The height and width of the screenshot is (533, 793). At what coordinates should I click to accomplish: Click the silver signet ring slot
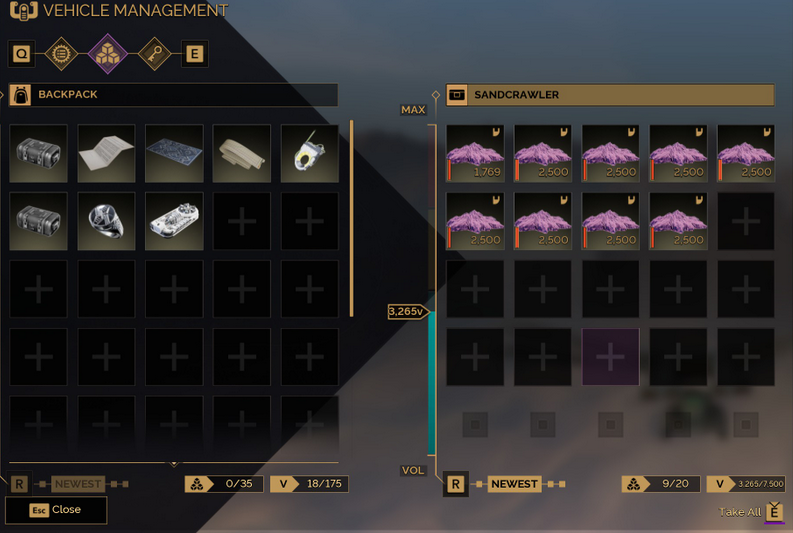106,221
